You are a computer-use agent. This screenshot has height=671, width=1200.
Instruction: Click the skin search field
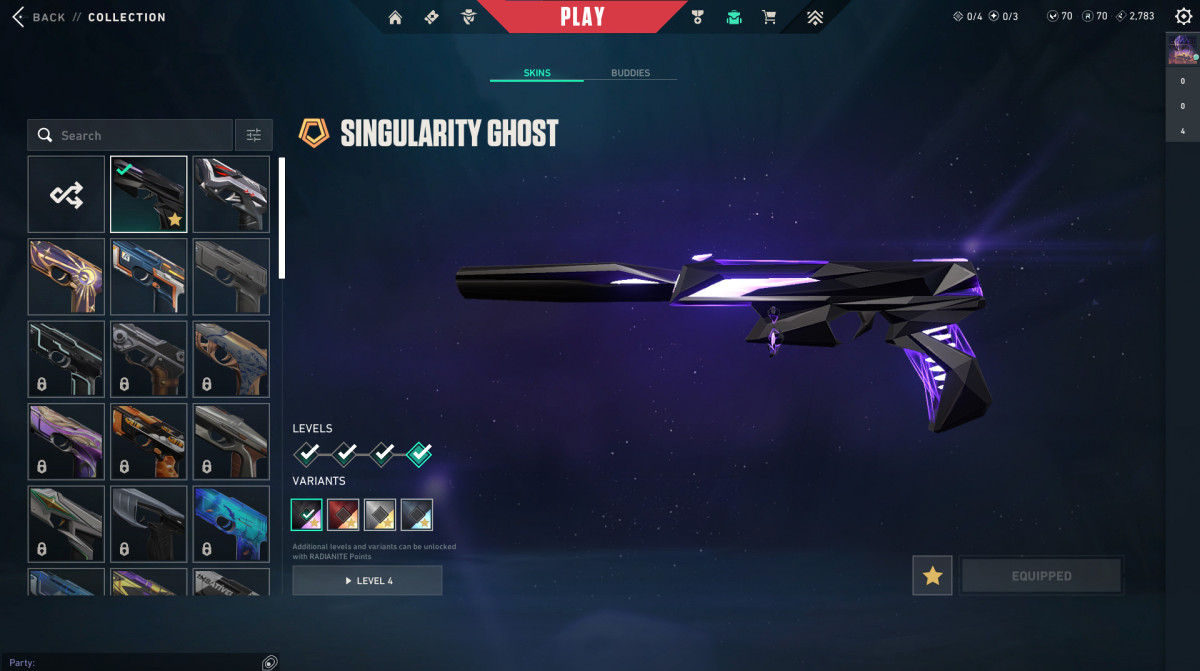click(140, 135)
